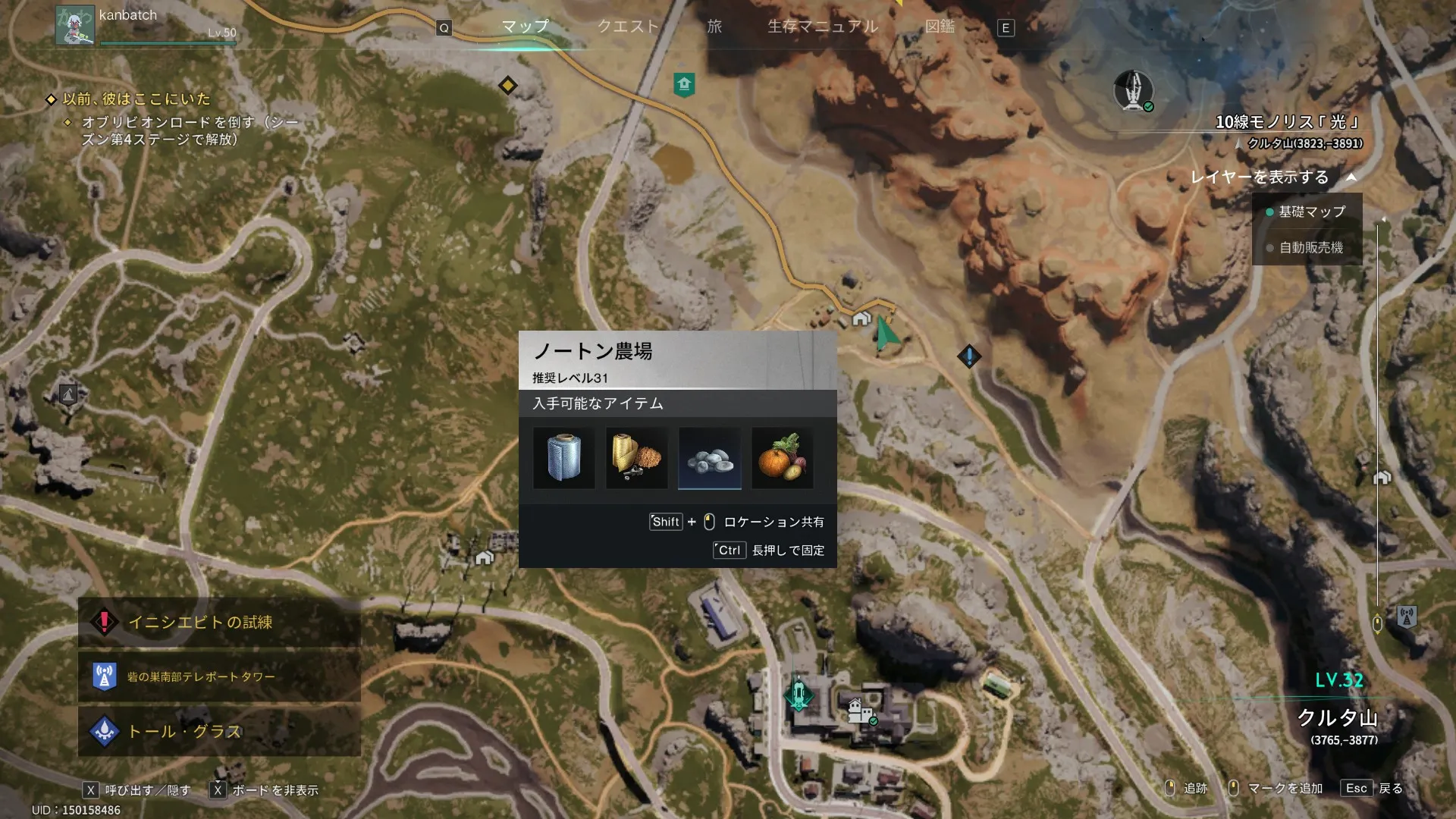
Task: Open the イニシエビトの試練 entry
Action: pos(219,623)
